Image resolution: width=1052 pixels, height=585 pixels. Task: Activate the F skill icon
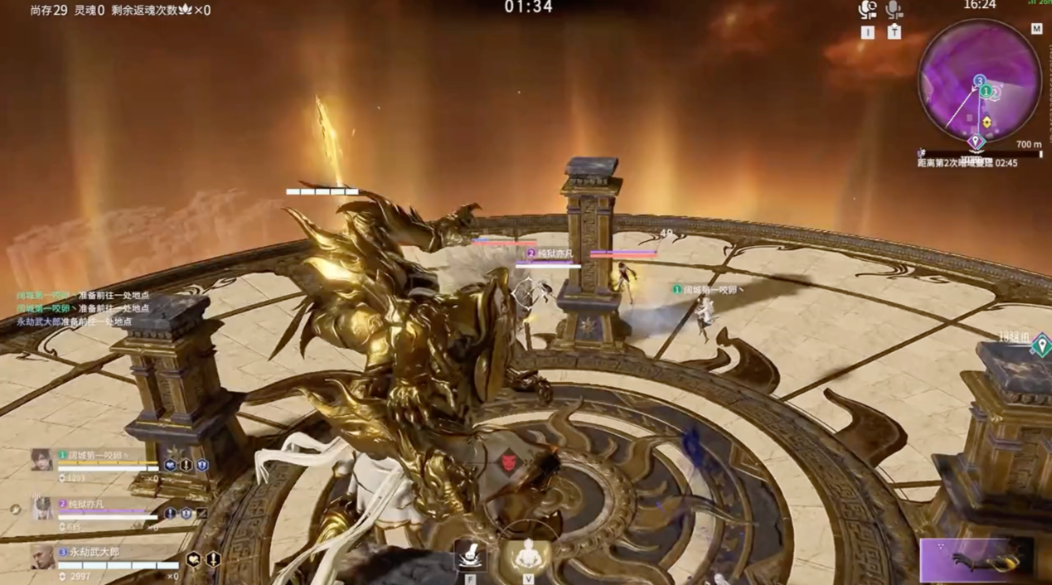470,555
